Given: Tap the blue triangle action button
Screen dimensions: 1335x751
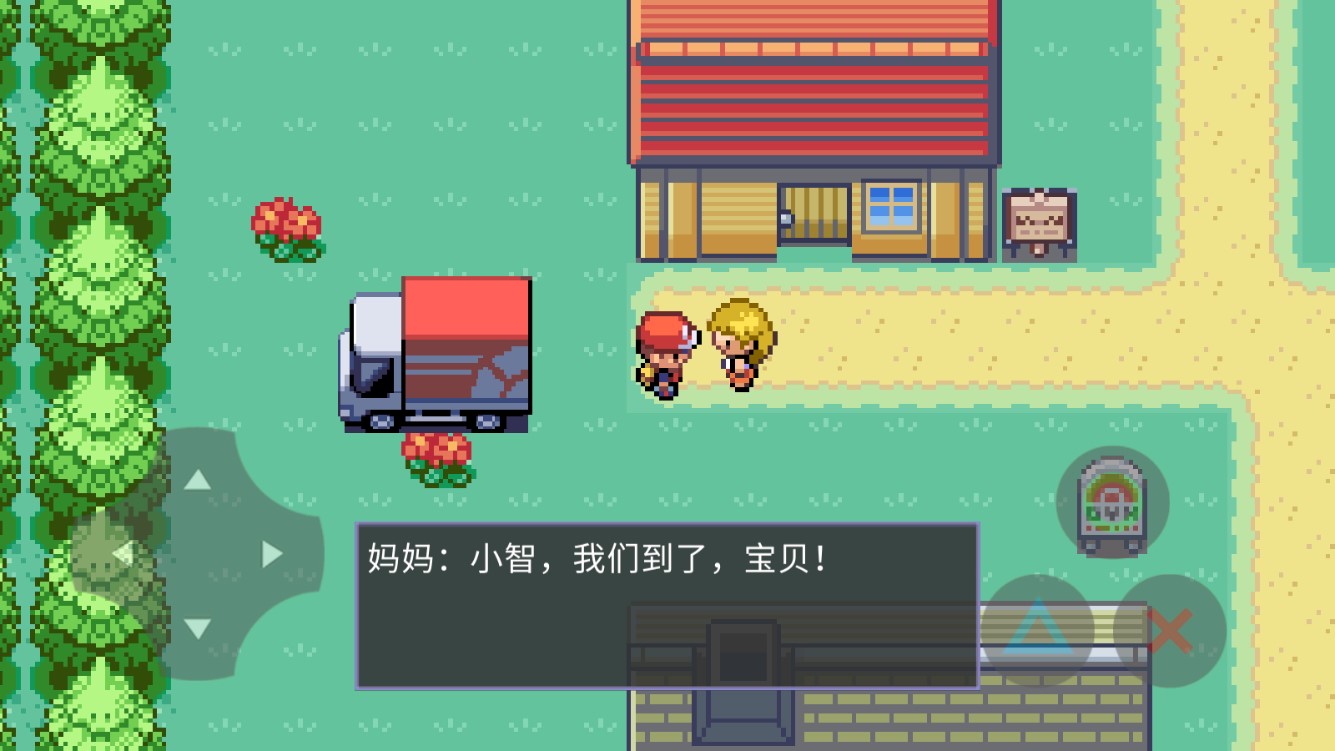Looking at the screenshot, I should [x=1040, y=625].
